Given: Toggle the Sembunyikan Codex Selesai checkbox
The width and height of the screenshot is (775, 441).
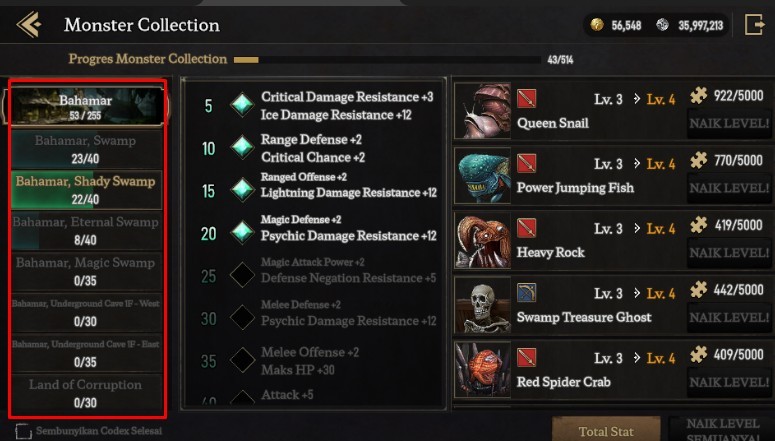Looking at the screenshot, I should point(24,432).
